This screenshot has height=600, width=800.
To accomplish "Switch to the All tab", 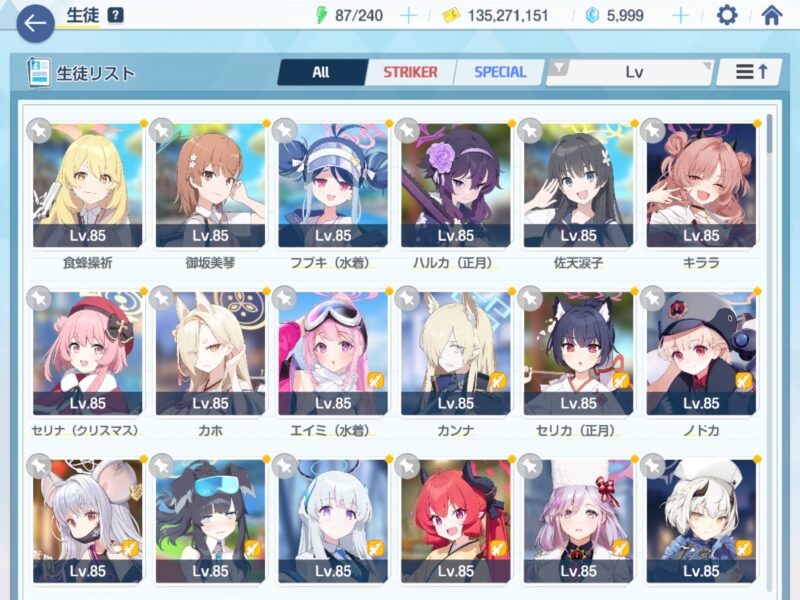I will tap(320, 72).
